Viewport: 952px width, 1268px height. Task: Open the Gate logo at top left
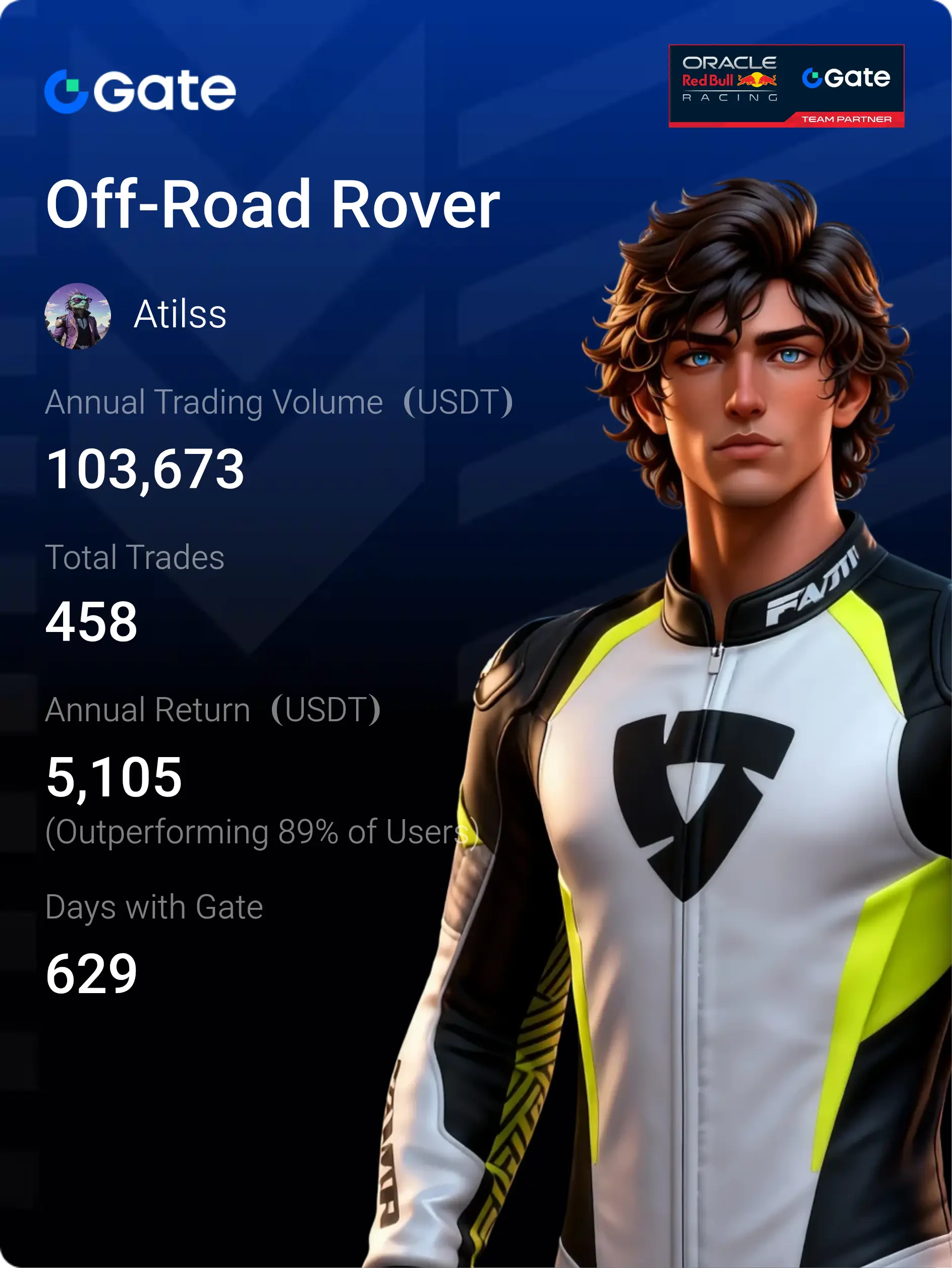(x=140, y=91)
